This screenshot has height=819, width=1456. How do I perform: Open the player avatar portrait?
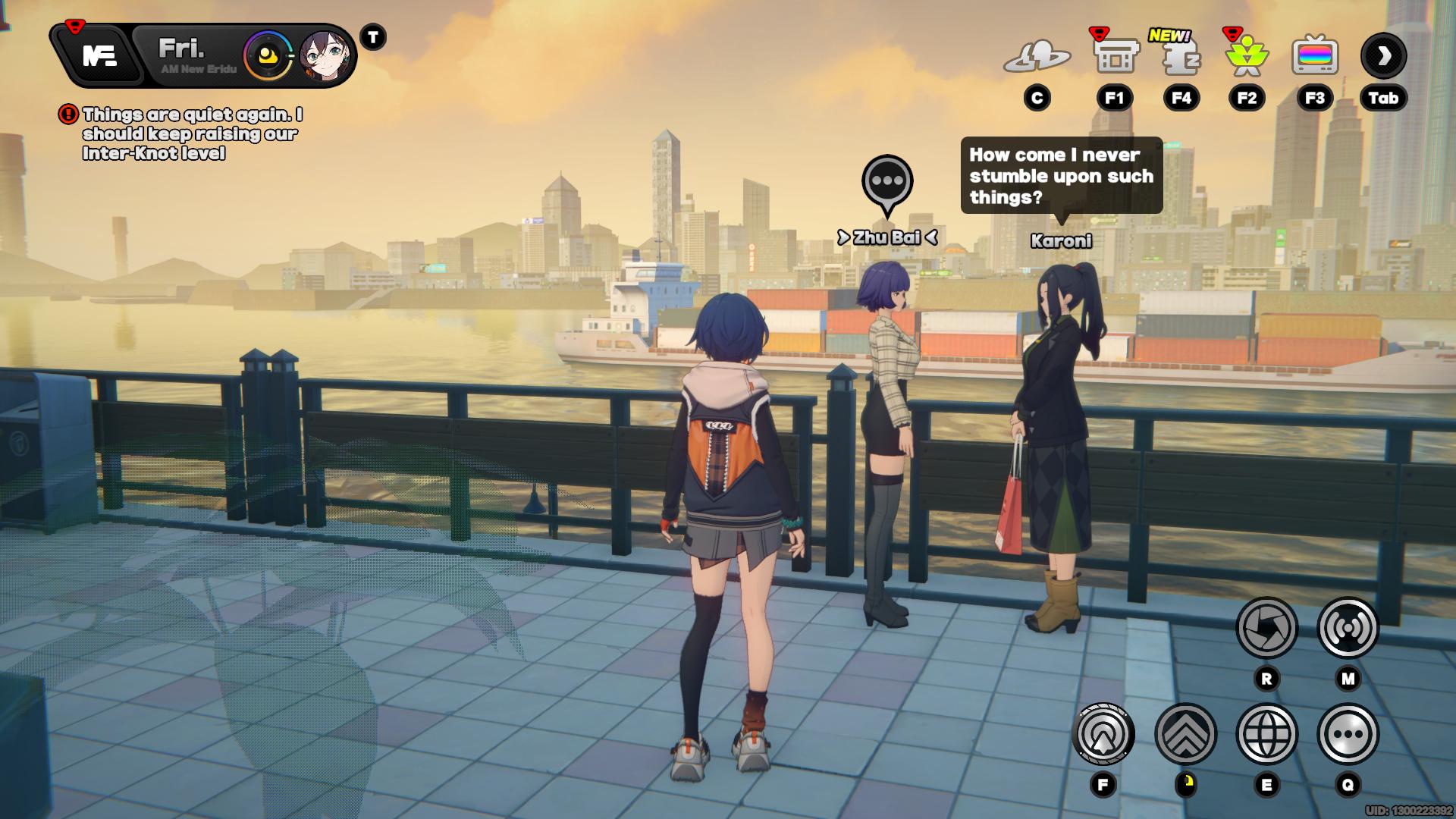[325, 55]
